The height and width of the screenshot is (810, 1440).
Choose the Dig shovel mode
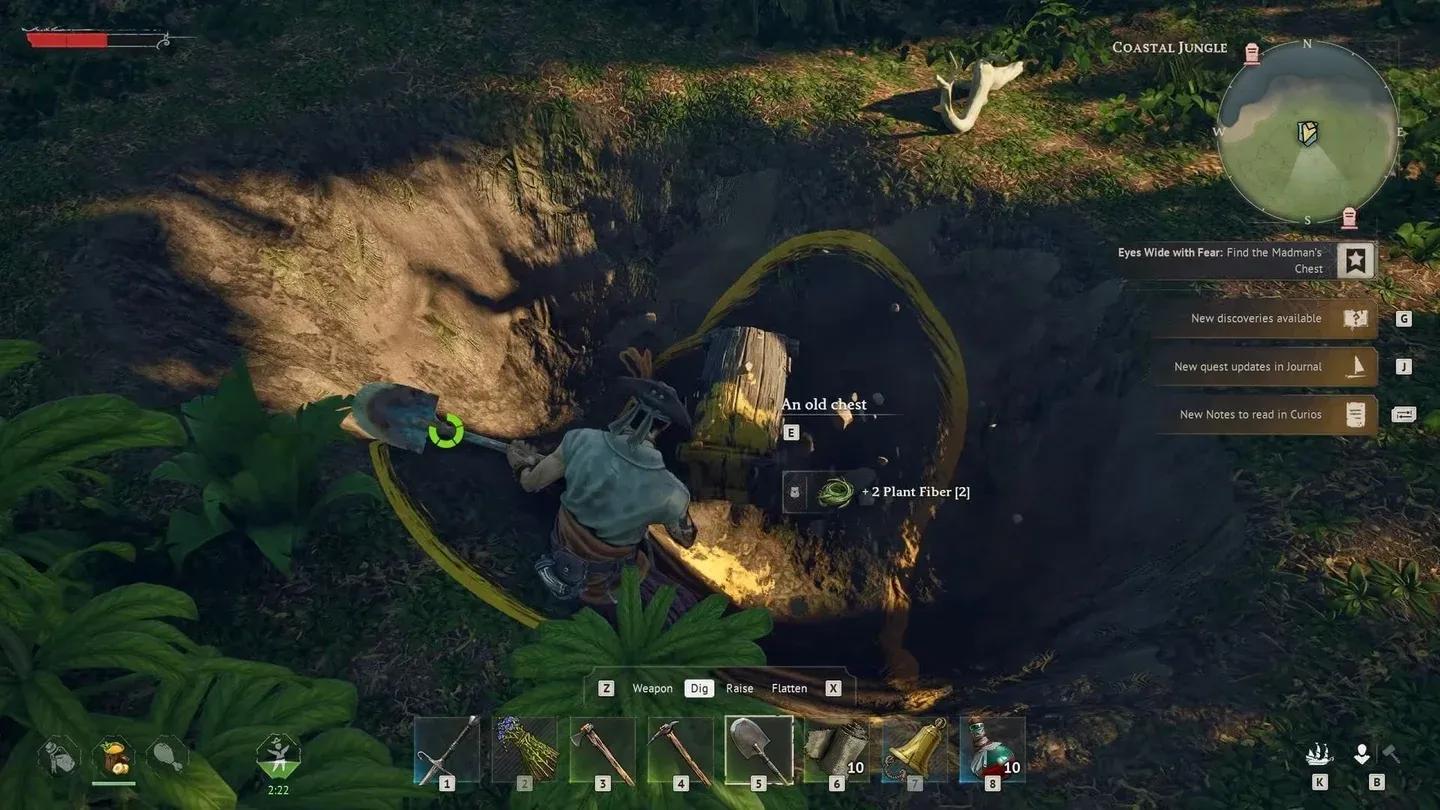click(x=699, y=688)
